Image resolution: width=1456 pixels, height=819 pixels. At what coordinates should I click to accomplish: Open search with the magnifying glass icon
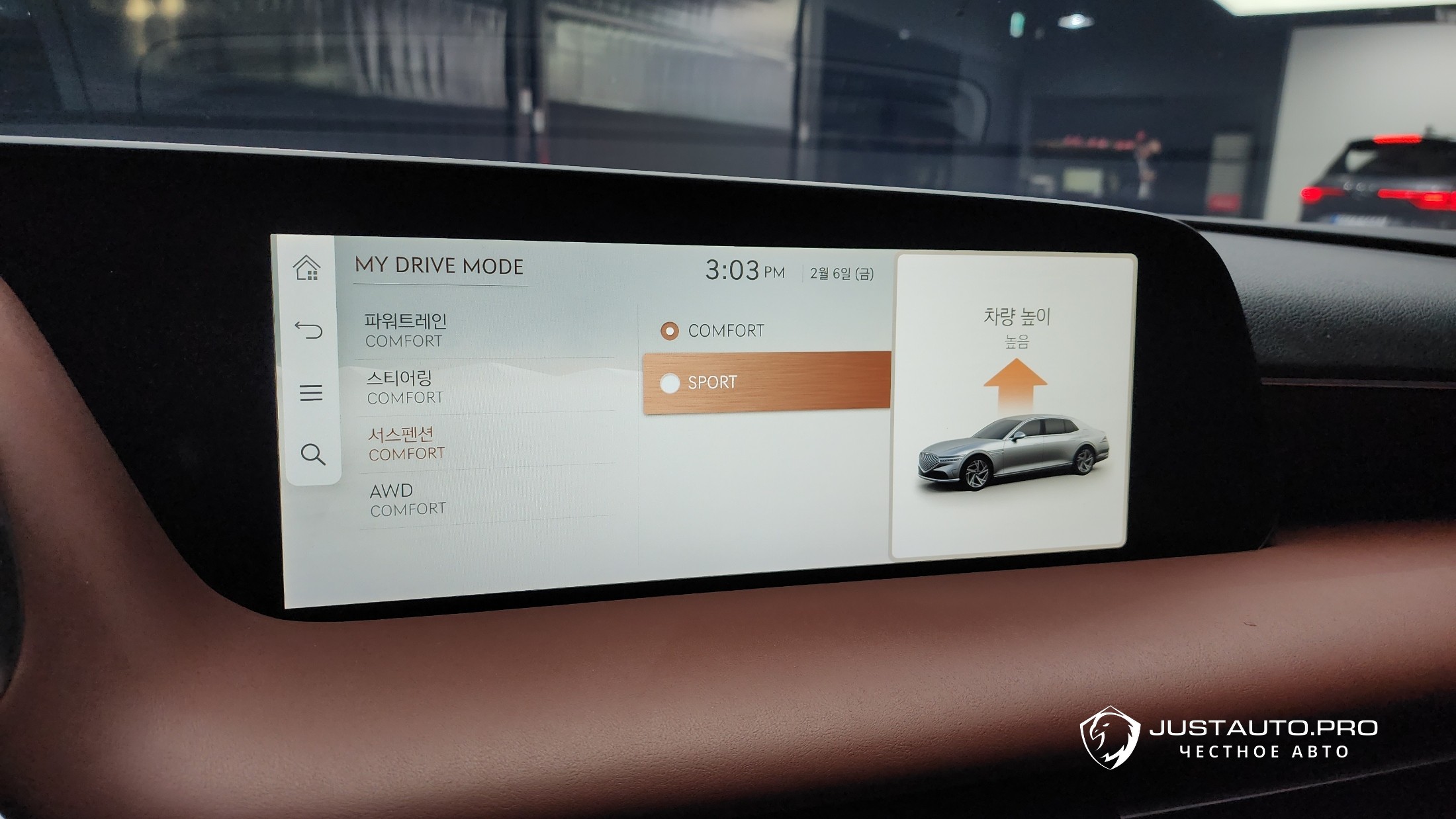click(312, 454)
